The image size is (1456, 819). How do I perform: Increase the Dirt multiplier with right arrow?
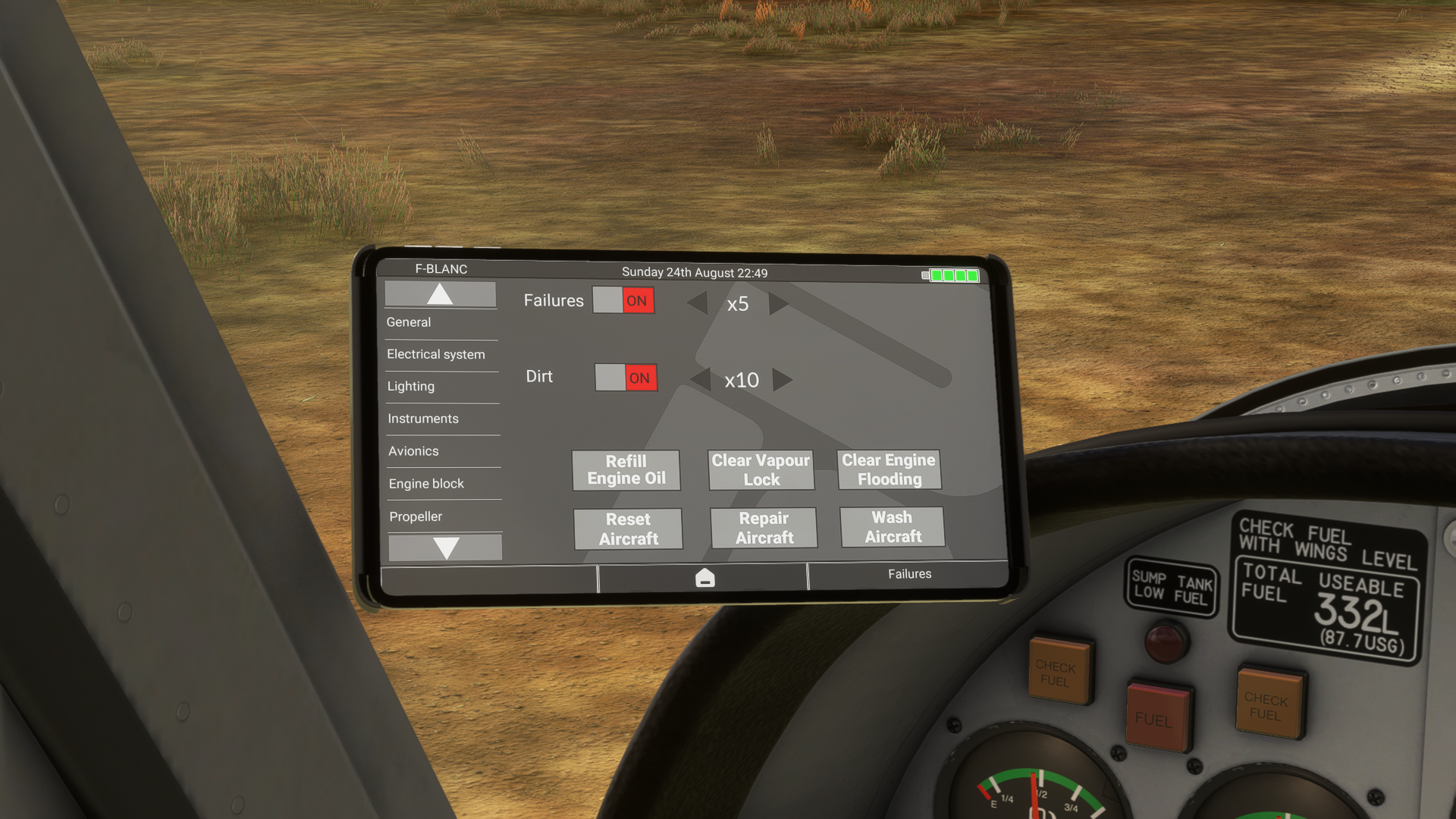(x=782, y=379)
